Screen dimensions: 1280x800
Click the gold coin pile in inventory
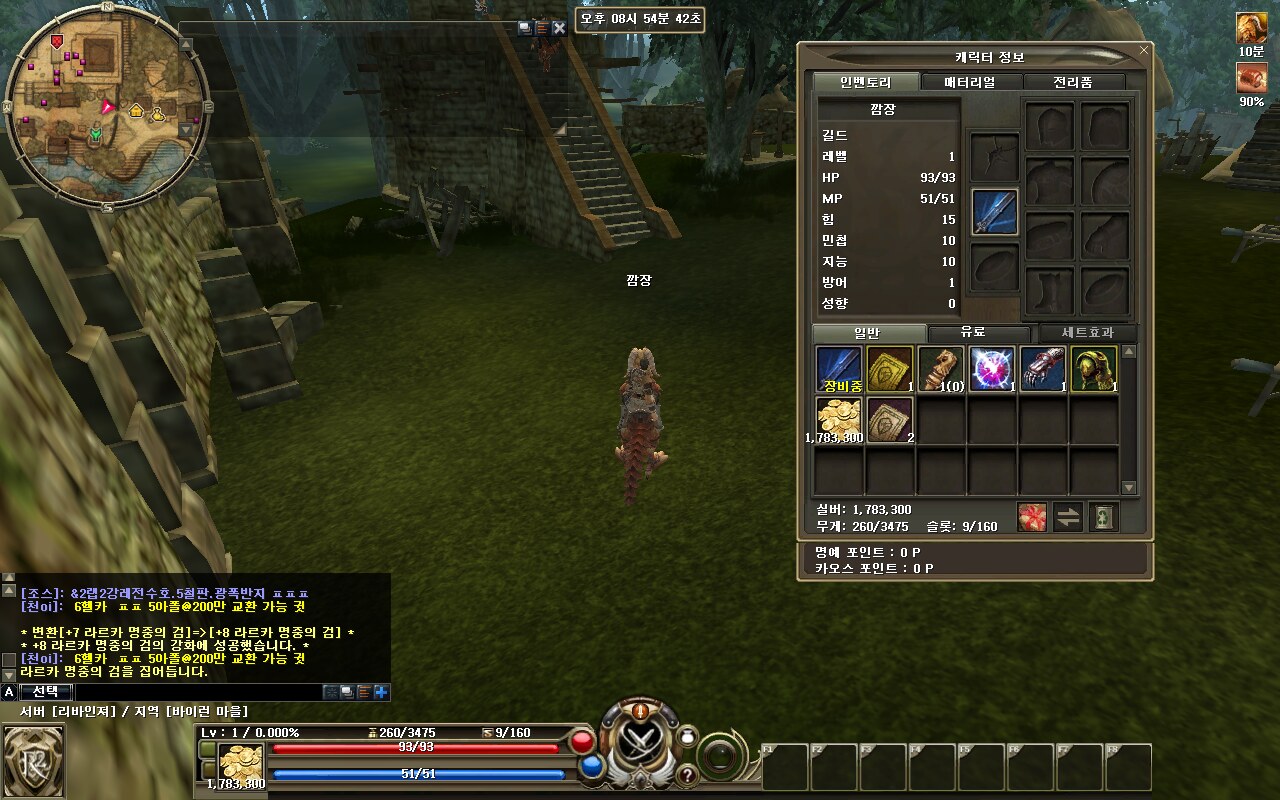point(839,419)
